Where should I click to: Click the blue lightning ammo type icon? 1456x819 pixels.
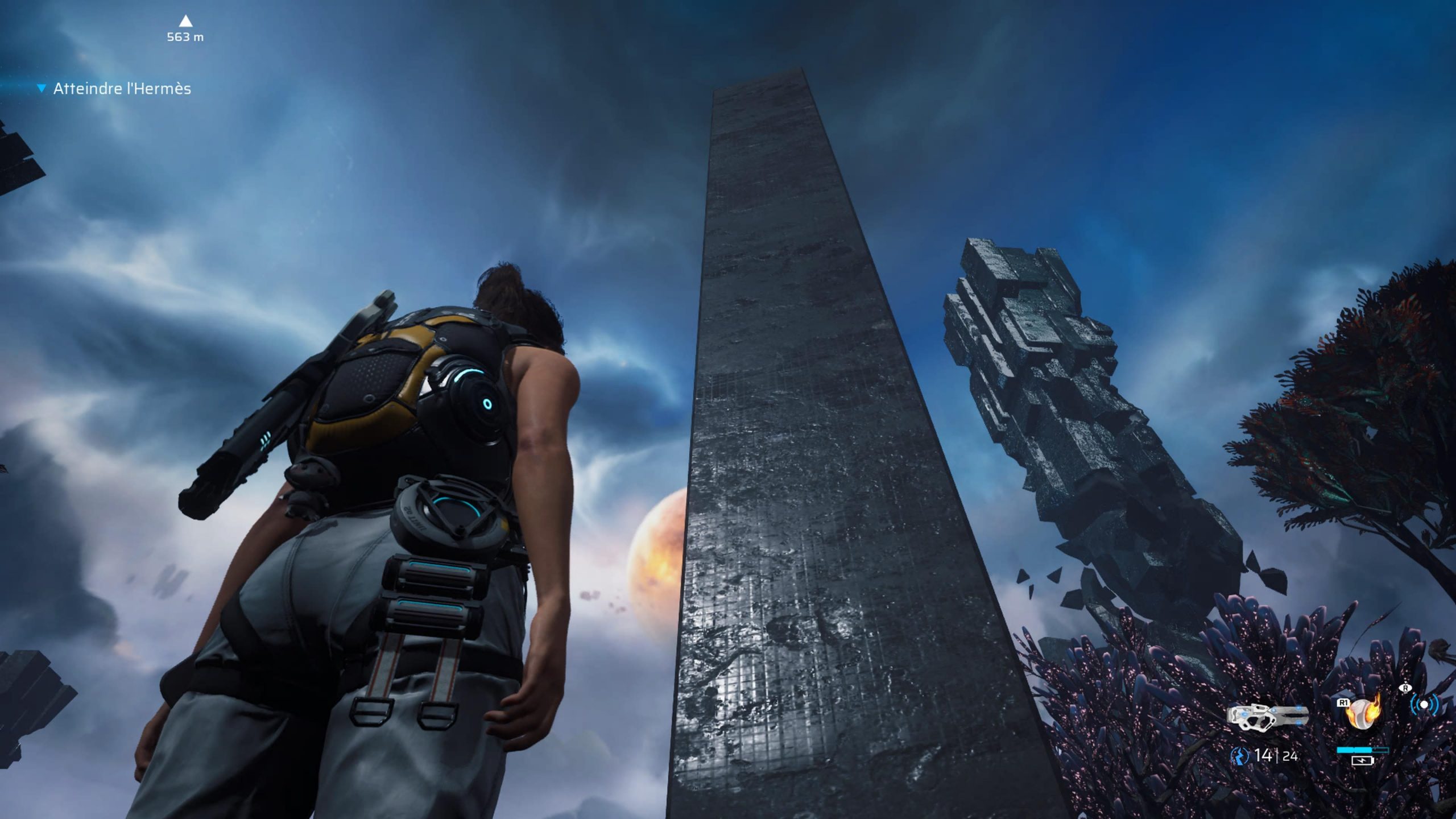(x=1239, y=756)
